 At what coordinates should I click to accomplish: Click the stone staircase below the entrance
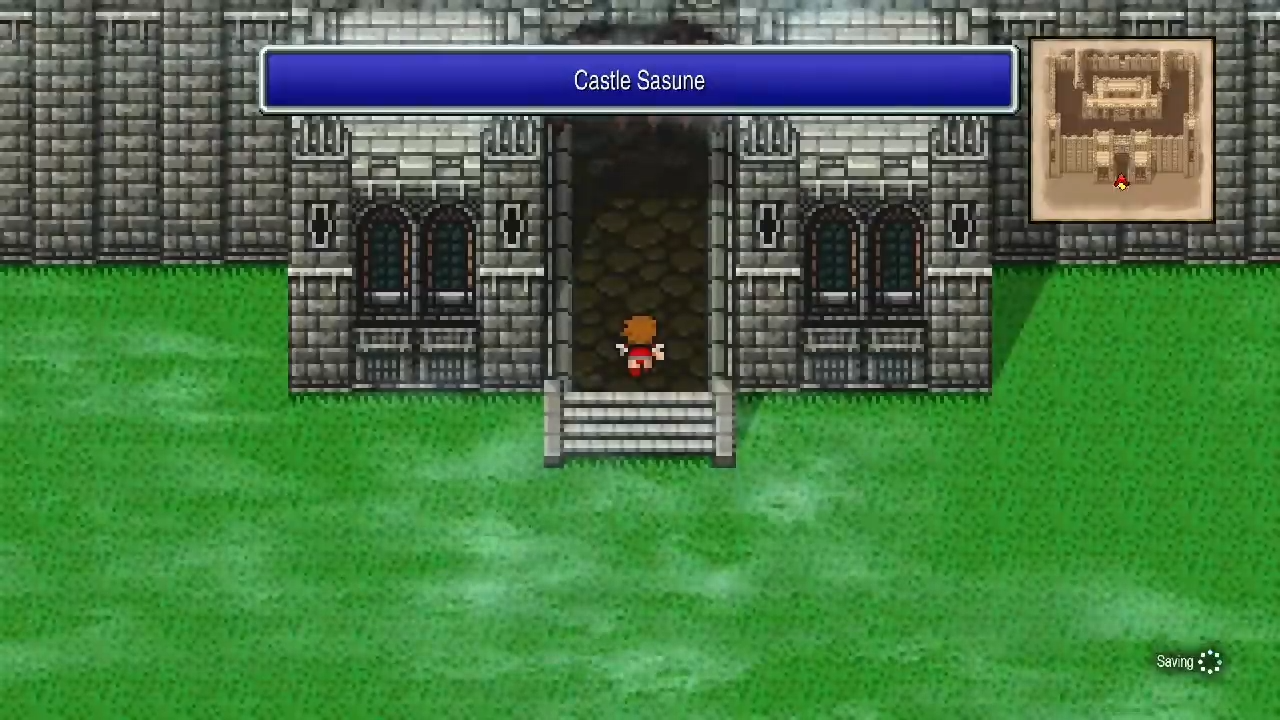[640, 425]
